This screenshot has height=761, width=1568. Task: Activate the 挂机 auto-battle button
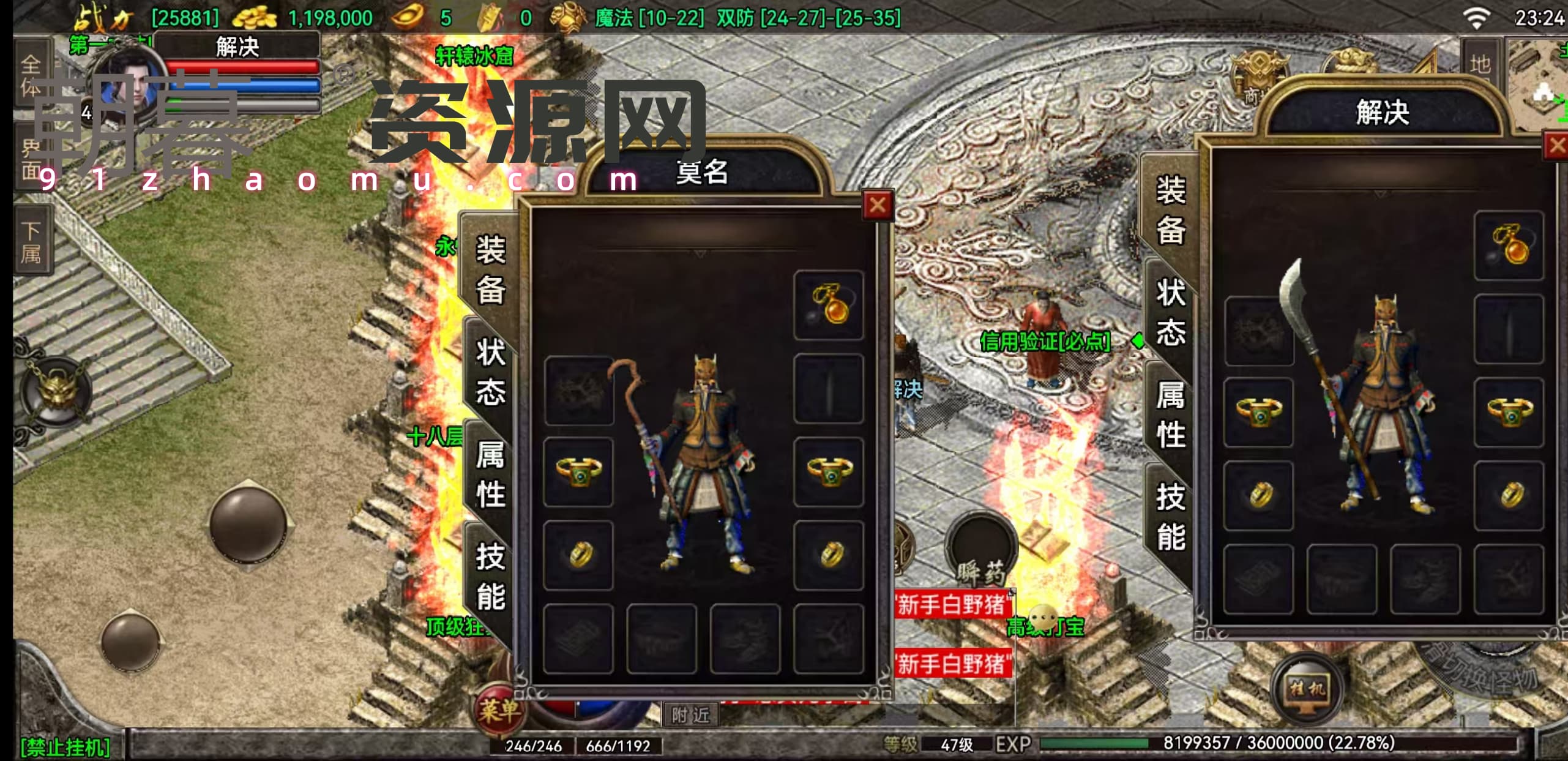tap(1307, 689)
